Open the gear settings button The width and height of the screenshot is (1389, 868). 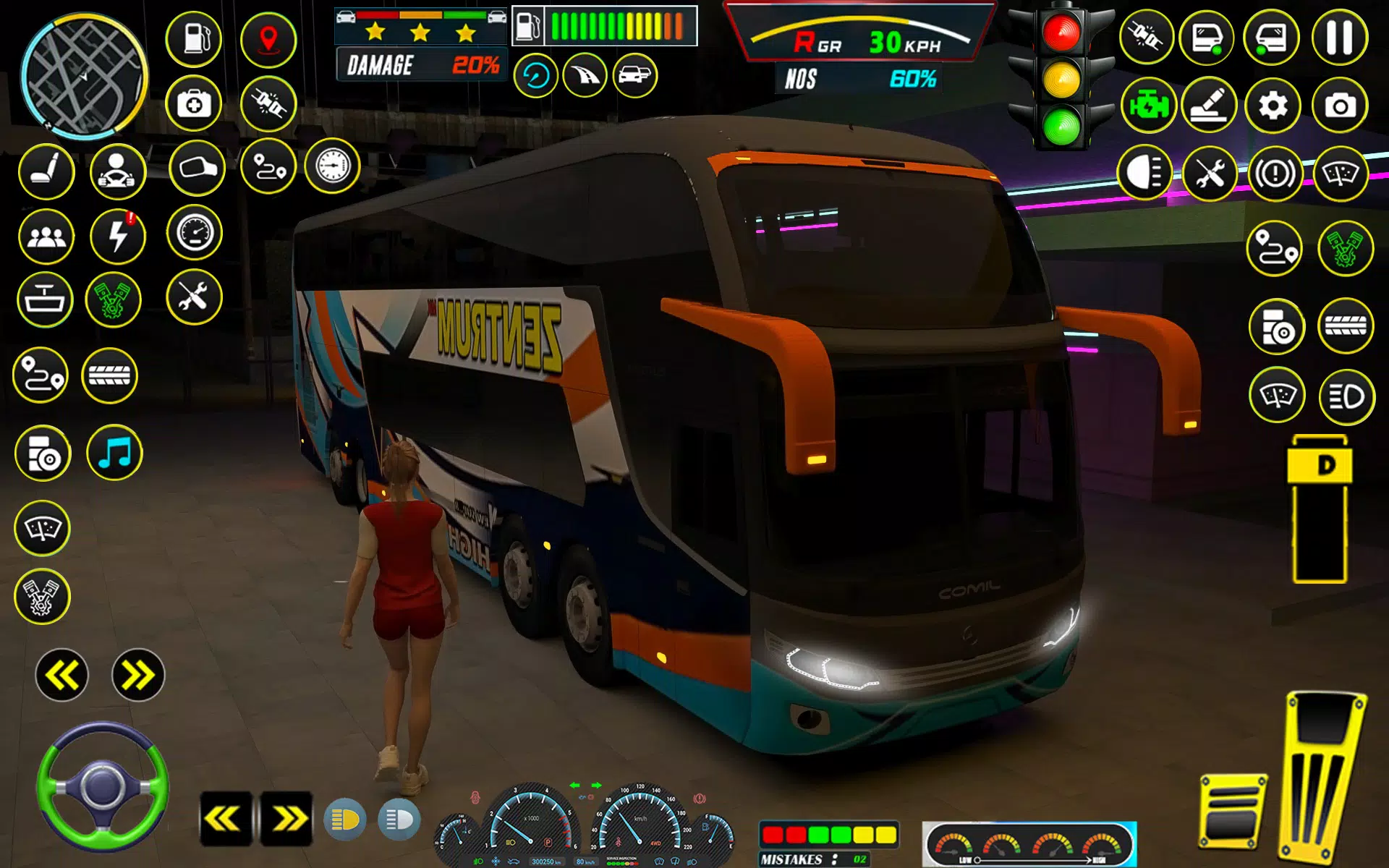pyautogui.click(x=1273, y=106)
